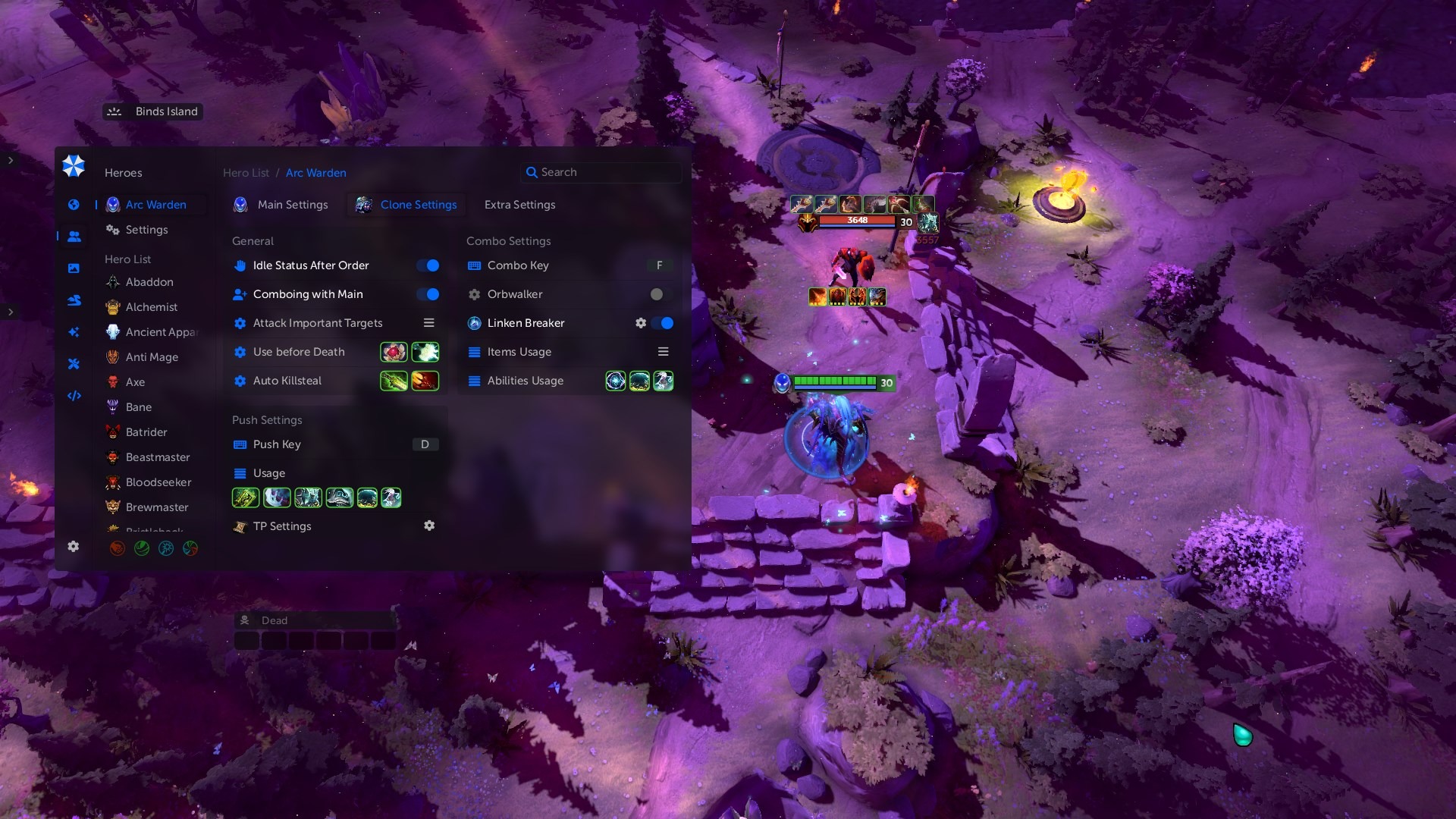This screenshot has width=1456, height=819.
Task: Select the Clone Settings tab
Action: pyautogui.click(x=418, y=205)
